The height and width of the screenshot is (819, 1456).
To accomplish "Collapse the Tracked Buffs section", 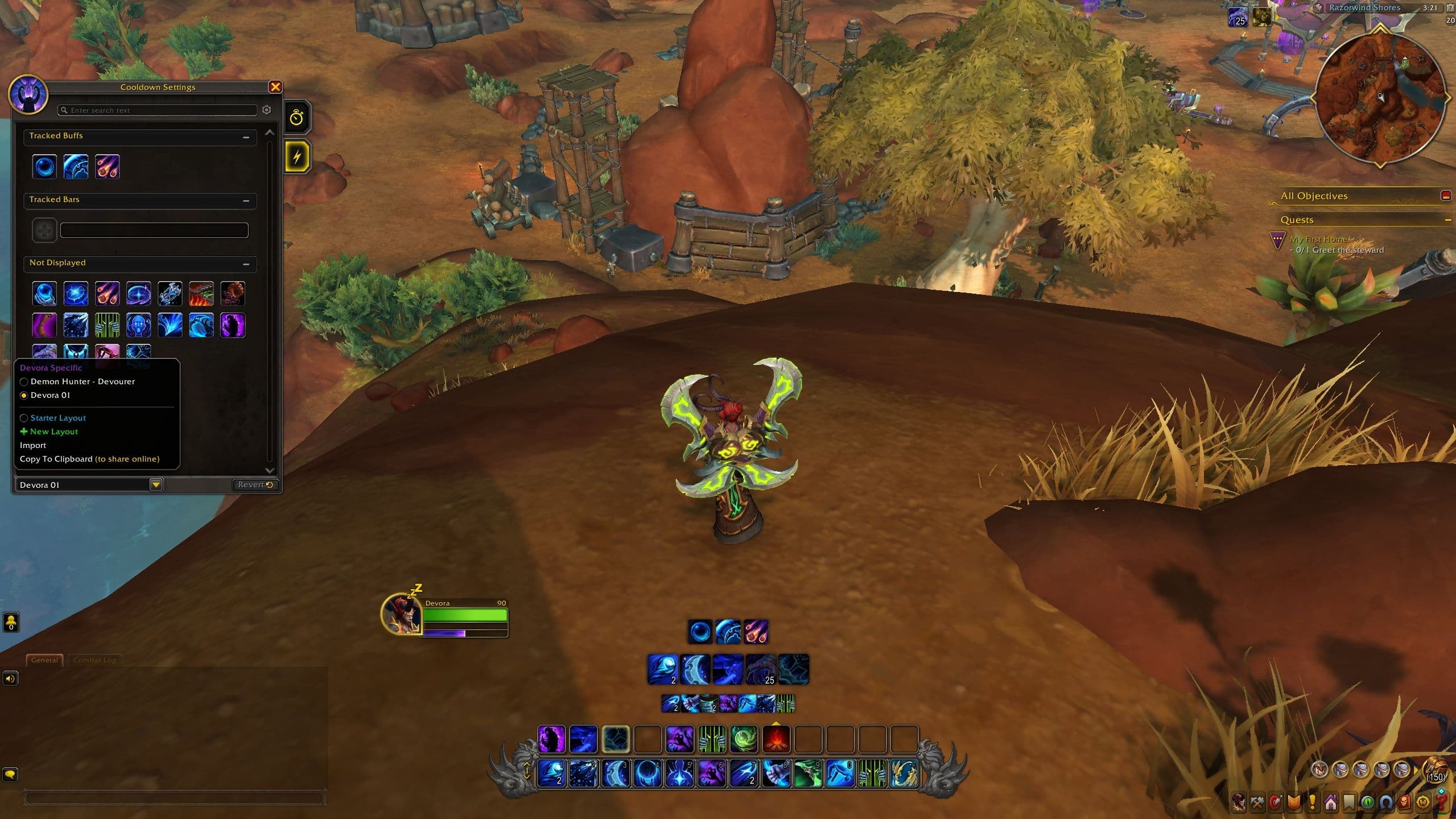I will point(246,137).
